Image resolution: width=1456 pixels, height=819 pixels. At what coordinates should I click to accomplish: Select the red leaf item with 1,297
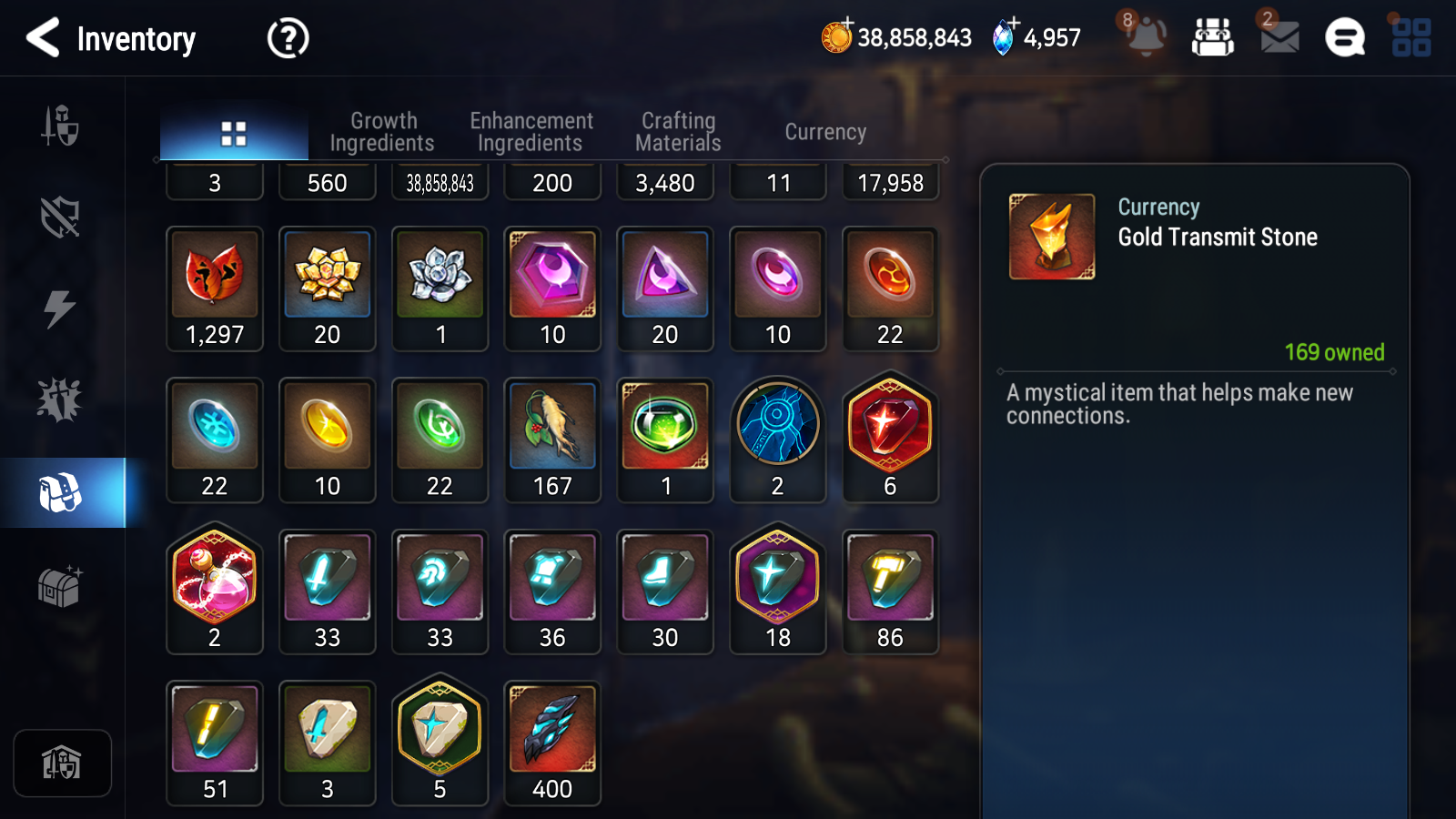pyautogui.click(x=215, y=288)
